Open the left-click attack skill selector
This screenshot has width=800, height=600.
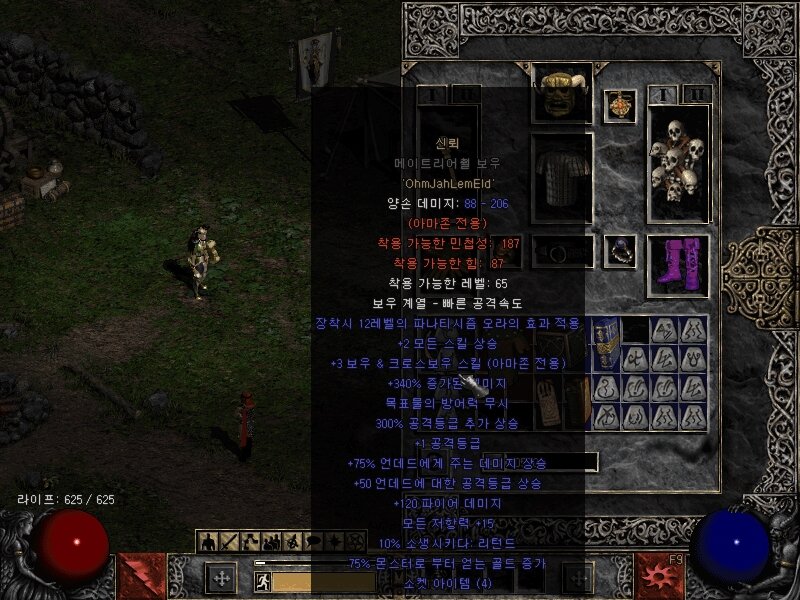[139, 576]
